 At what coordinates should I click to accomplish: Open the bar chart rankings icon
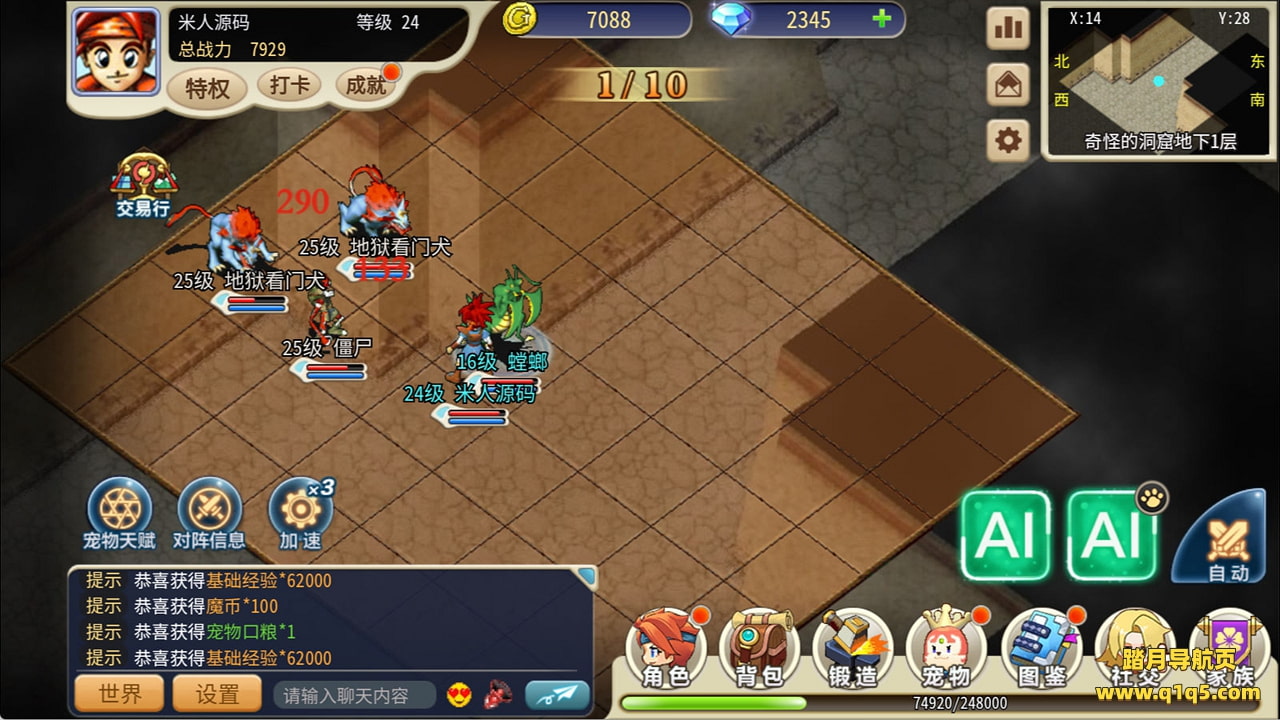[x=1008, y=29]
